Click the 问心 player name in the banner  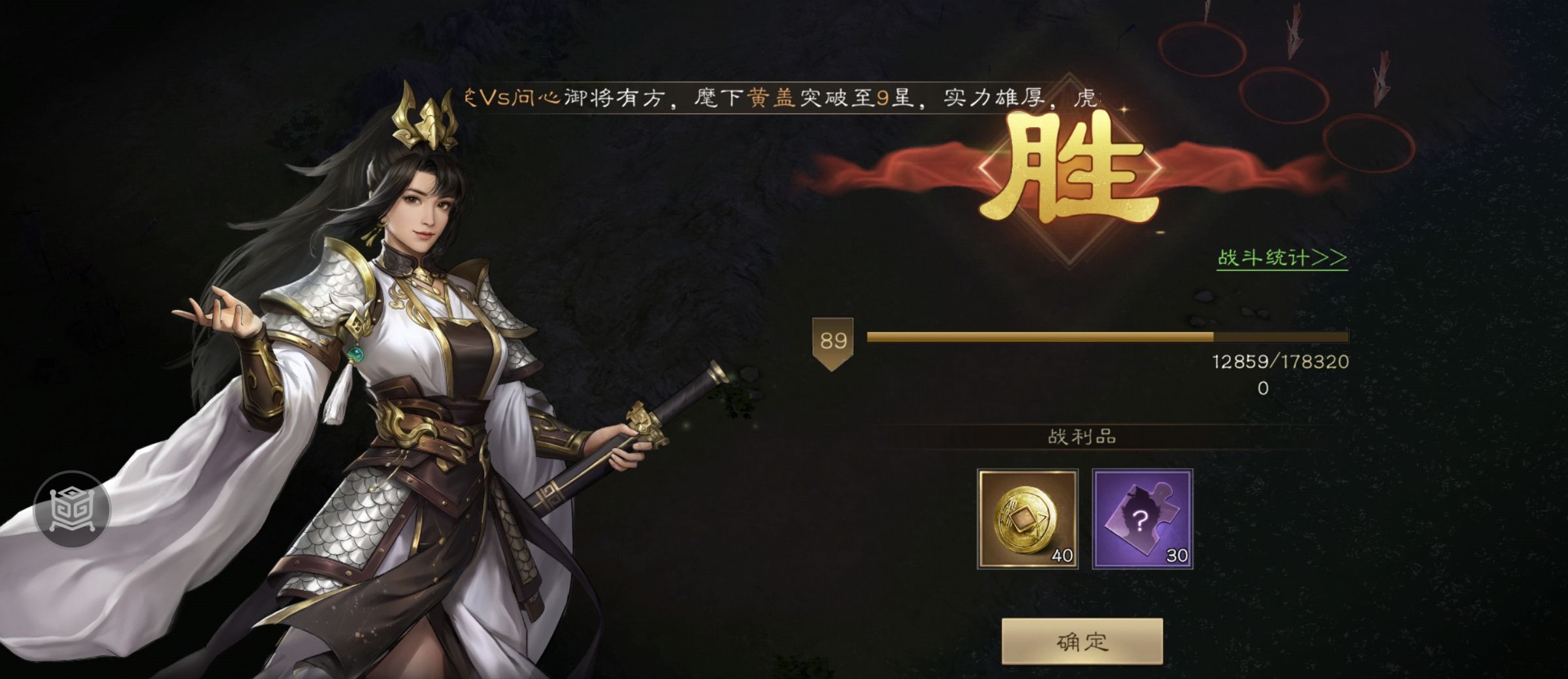click(538, 98)
